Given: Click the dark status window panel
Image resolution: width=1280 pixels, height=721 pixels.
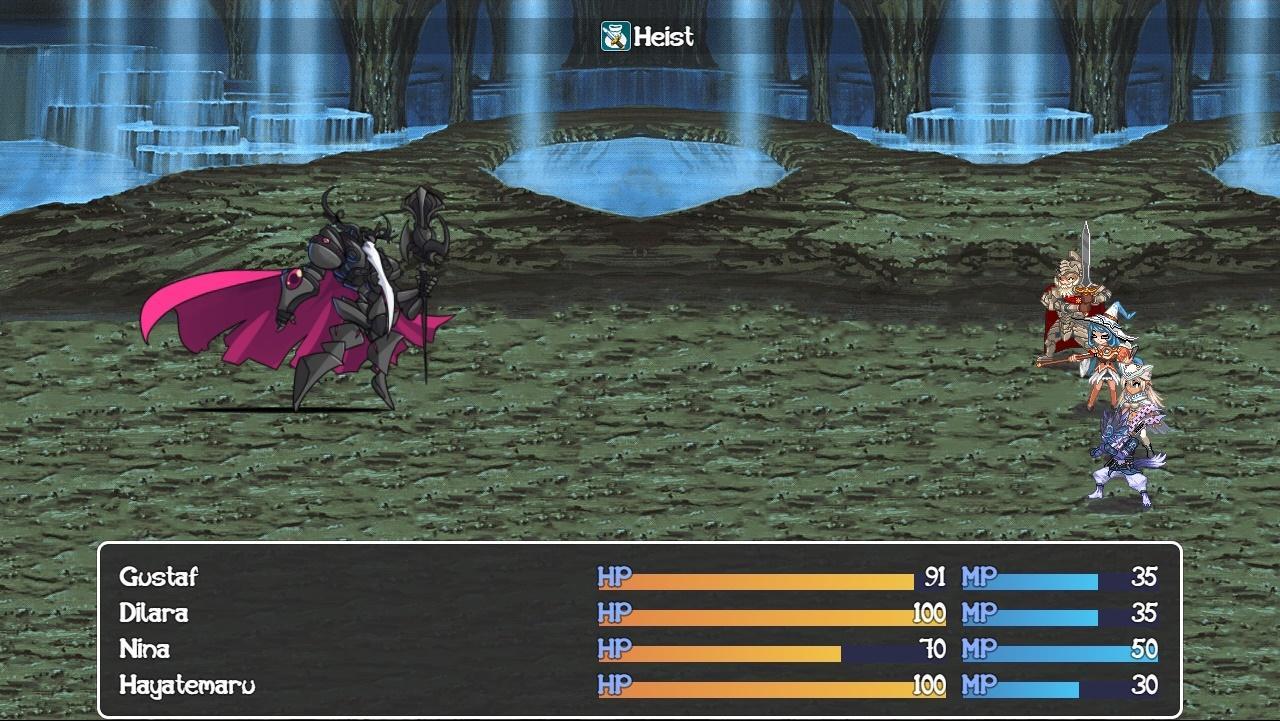Looking at the screenshot, I should [x=400, y=630].
